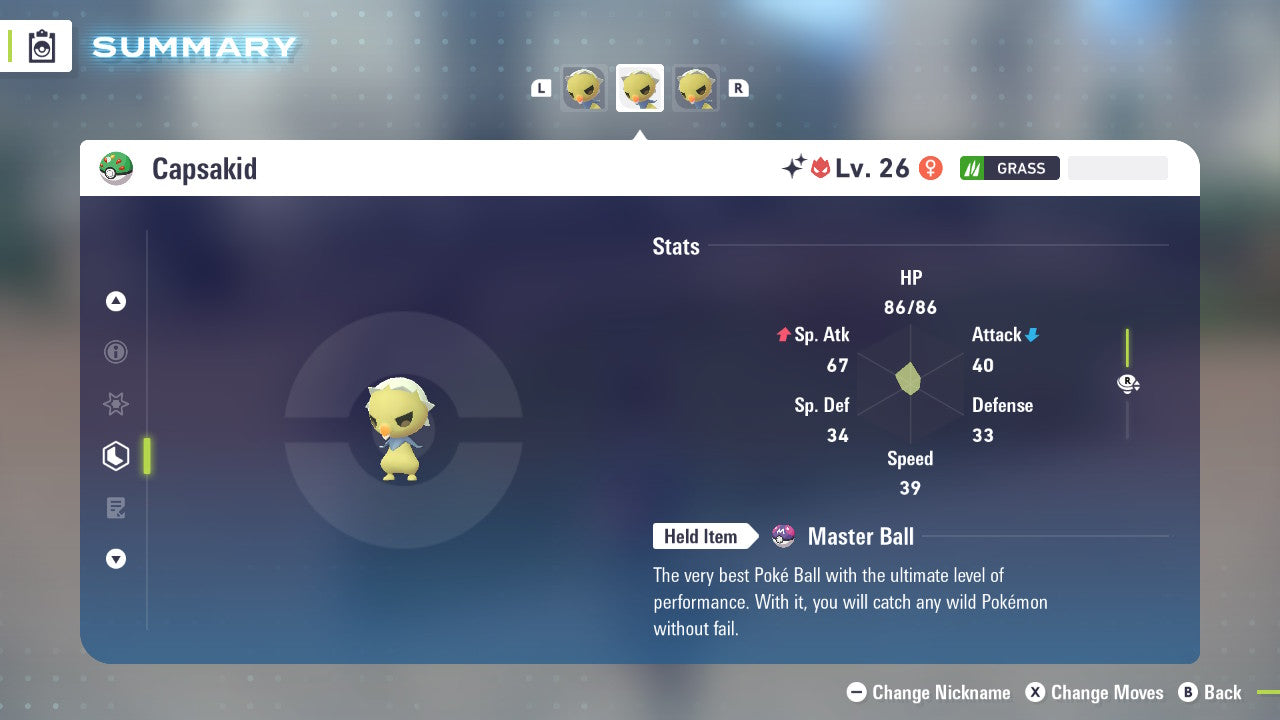Click the up arrow above the sidebar icons
The width and height of the screenshot is (1280, 720).
(116, 301)
